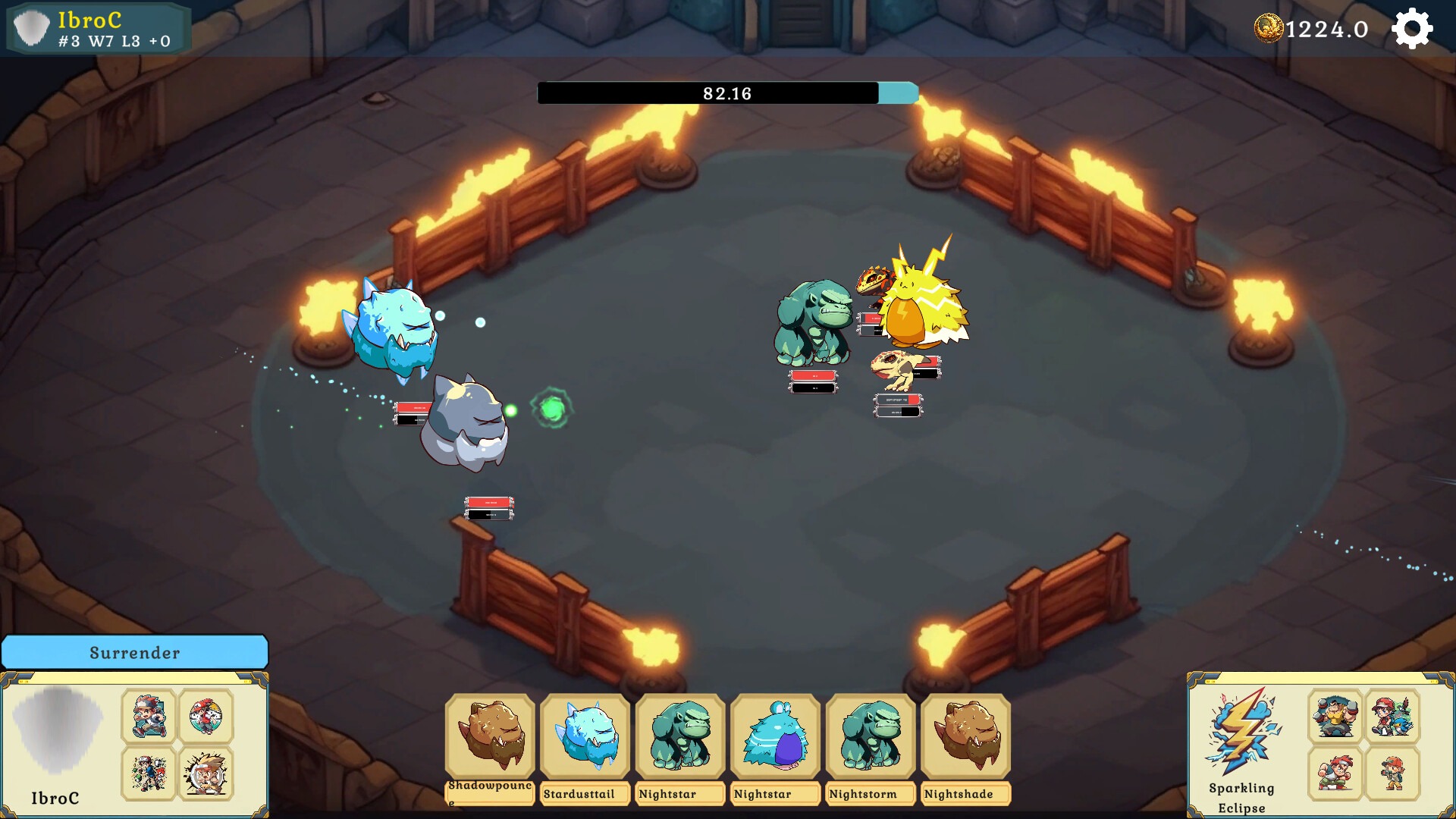
Task: Select the dumbbell weightlifter icon in Sparkling Eclipse panel
Action: [x=1335, y=715]
